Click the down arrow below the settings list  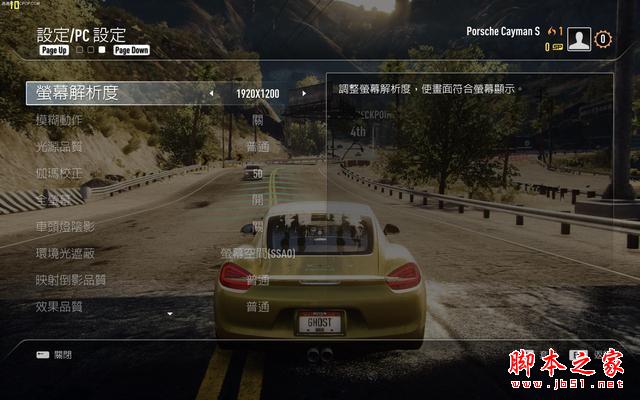click(170, 314)
